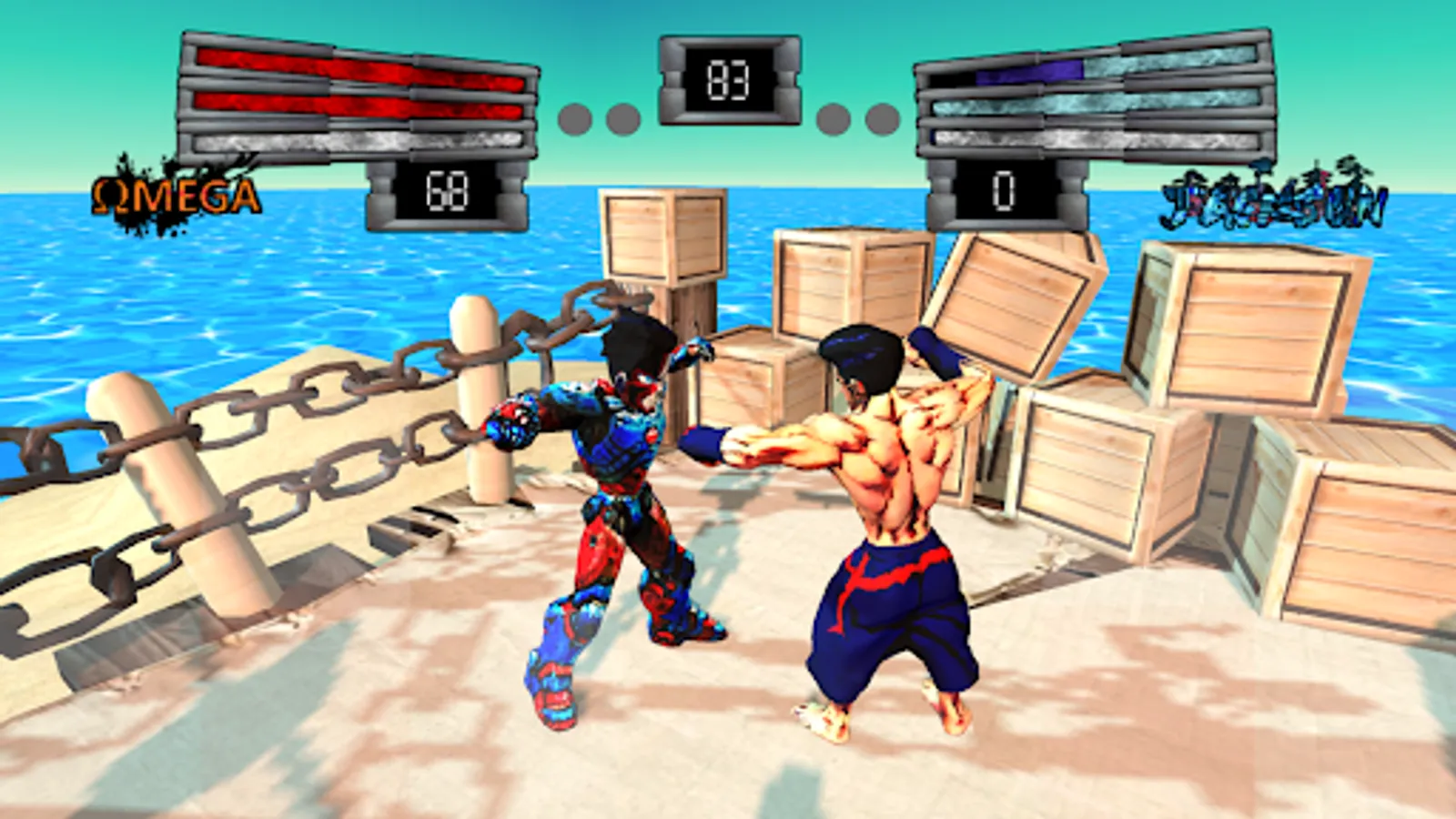Screen dimensions: 1456x819
Task: Tap the central match timer showing 83
Action: click(x=726, y=81)
